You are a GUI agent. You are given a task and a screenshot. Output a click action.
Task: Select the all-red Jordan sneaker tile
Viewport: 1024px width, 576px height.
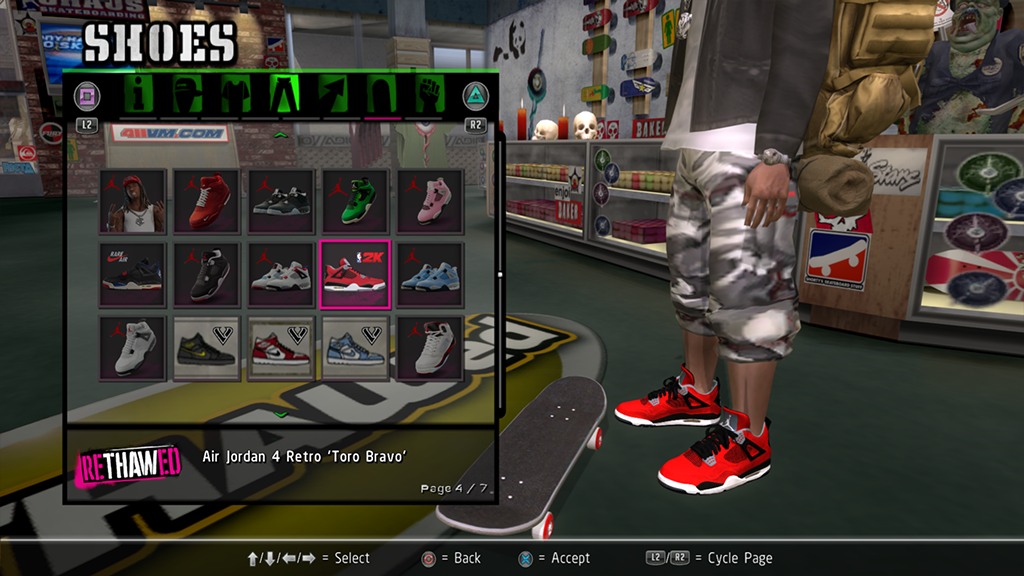[x=206, y=201]
